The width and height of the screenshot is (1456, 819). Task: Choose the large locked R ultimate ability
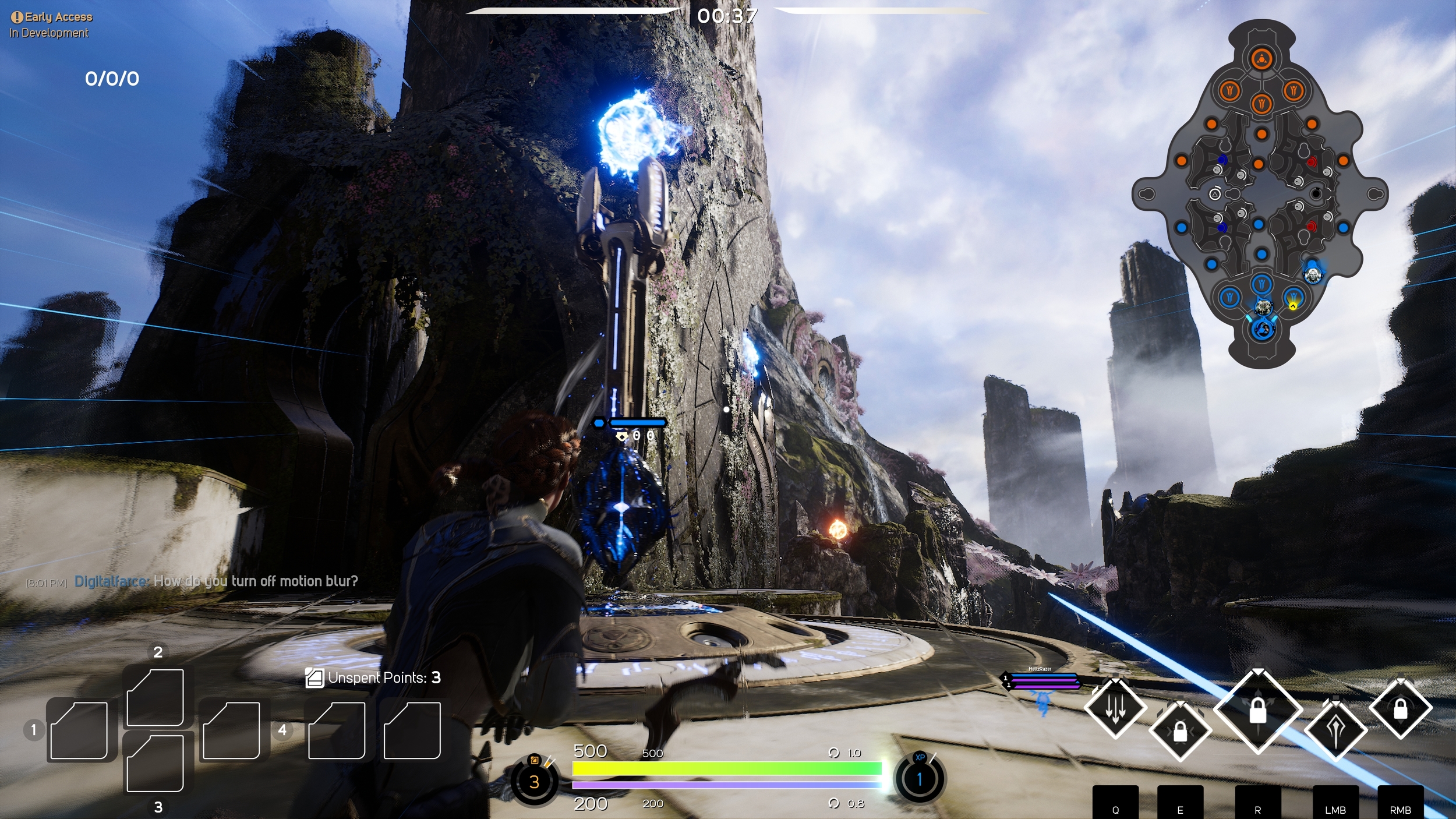pos(1258,711)
